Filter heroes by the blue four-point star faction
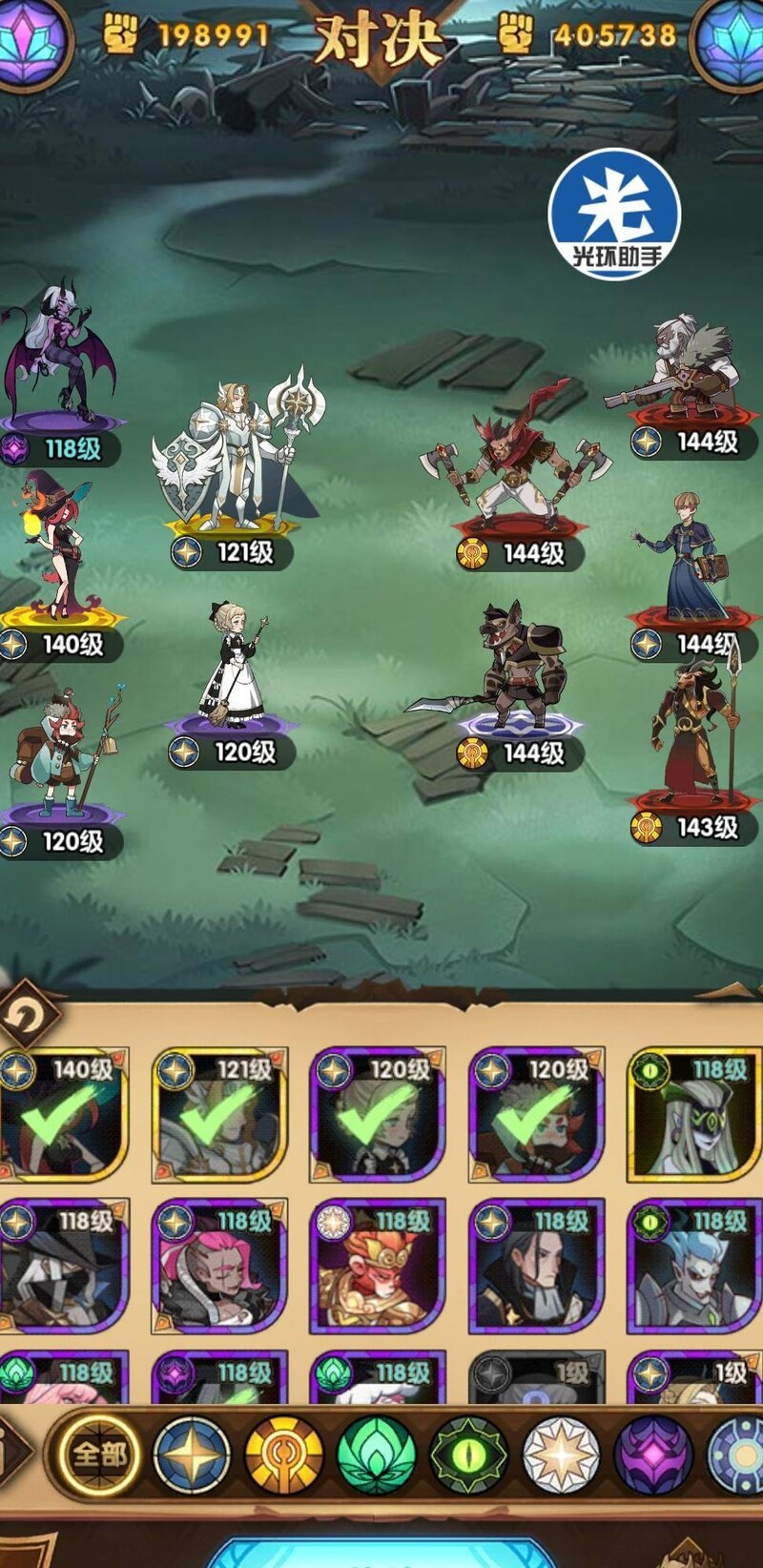 pos(192,1455)
